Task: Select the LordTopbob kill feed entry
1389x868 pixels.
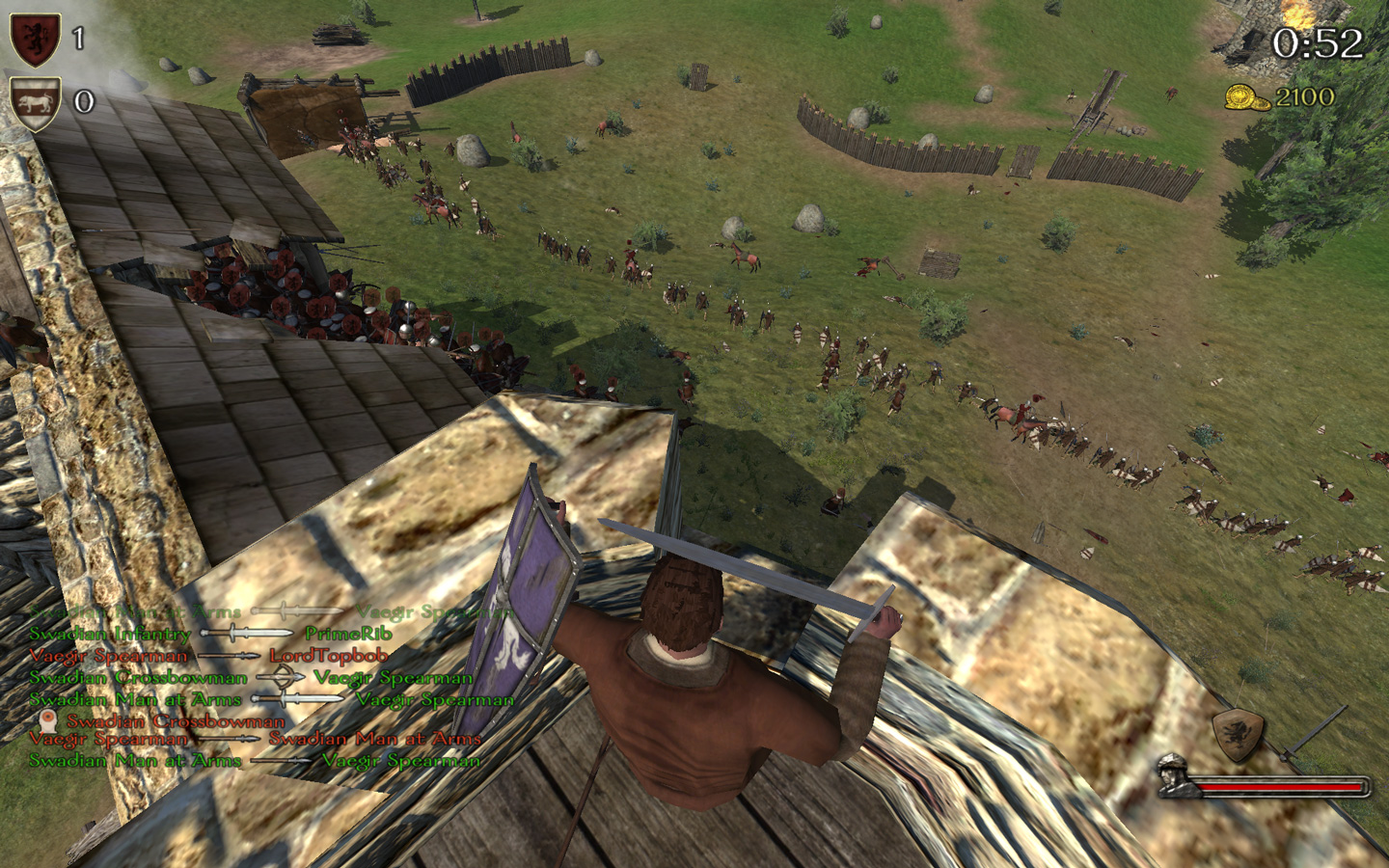Action: 329,656
